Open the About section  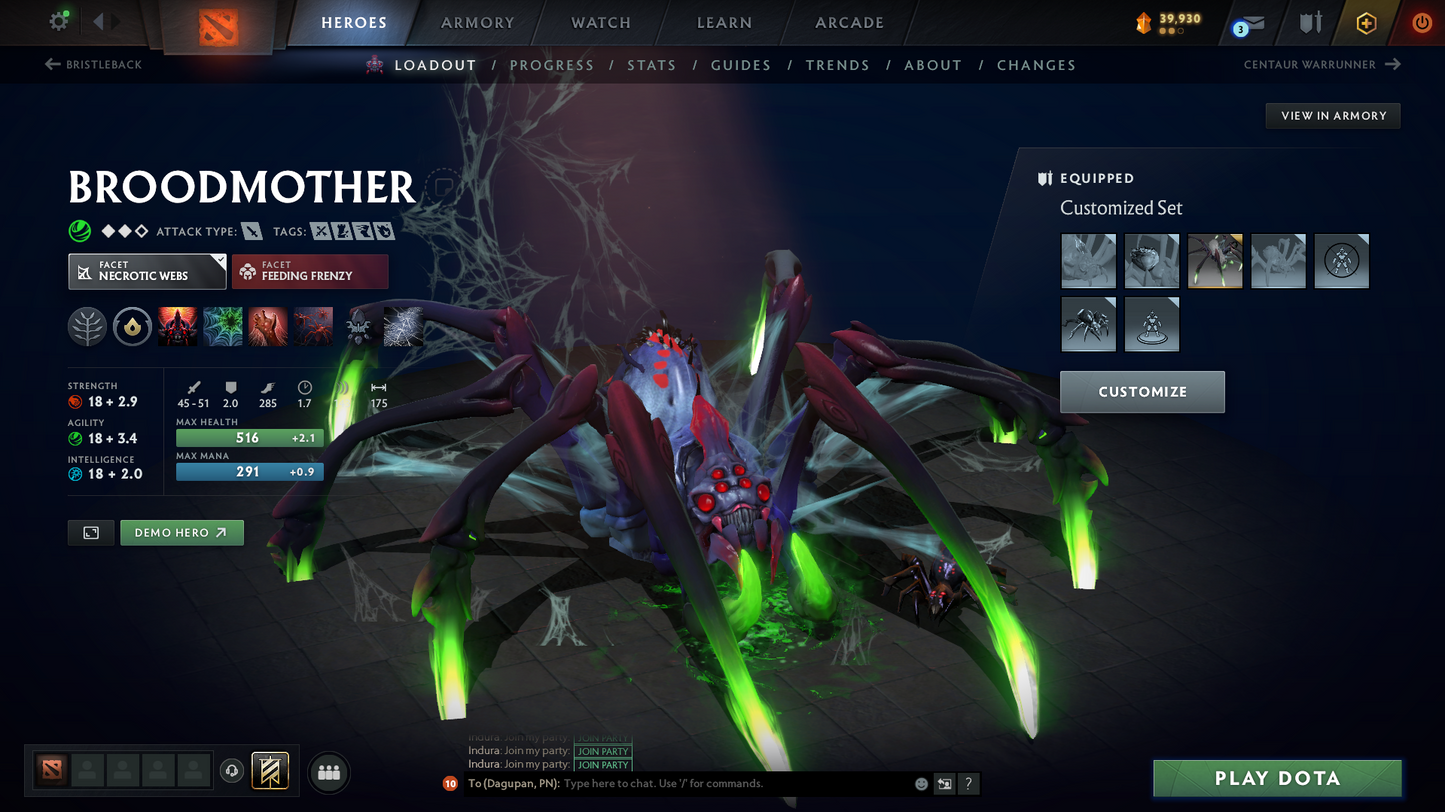(x=933, y=65)
